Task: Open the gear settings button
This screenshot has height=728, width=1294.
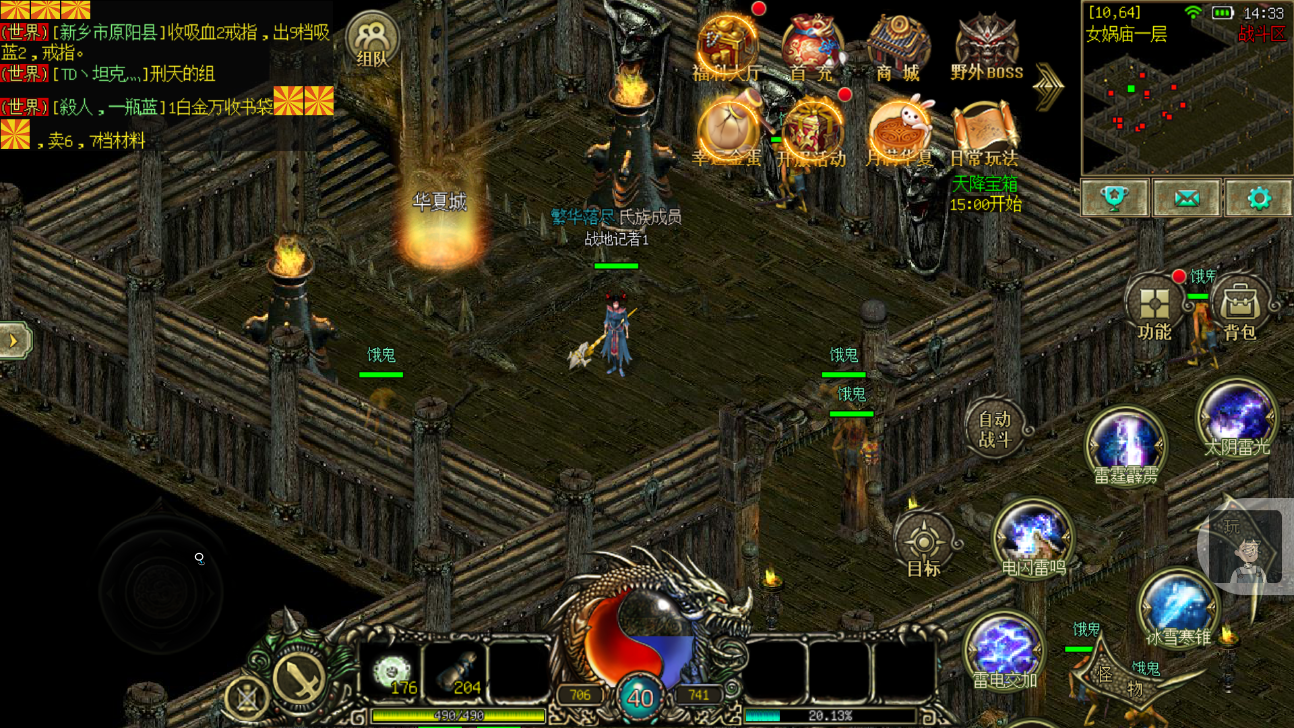Action: point(1258,198)
